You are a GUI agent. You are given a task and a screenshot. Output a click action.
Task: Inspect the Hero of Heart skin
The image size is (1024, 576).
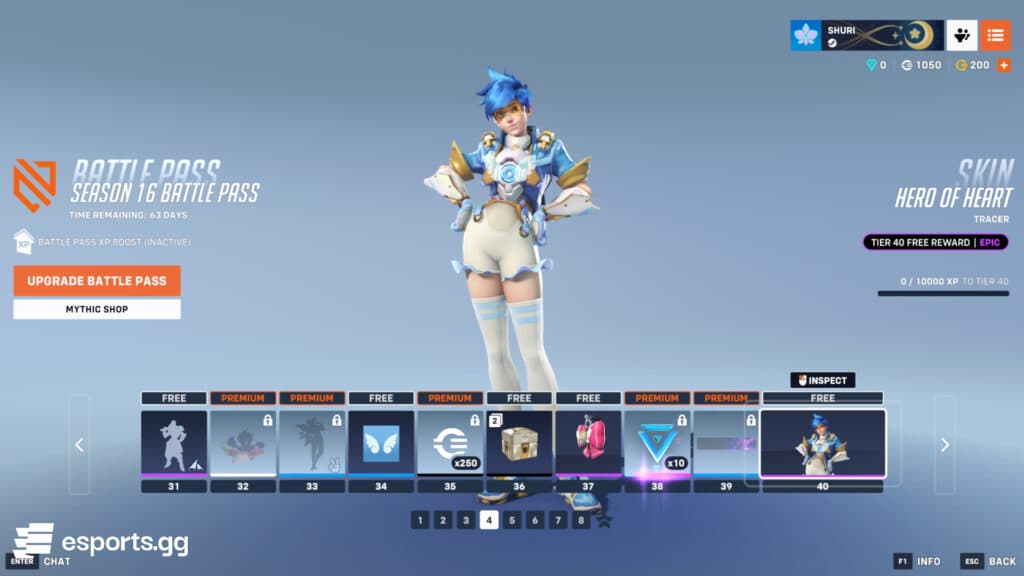(823, 380)
